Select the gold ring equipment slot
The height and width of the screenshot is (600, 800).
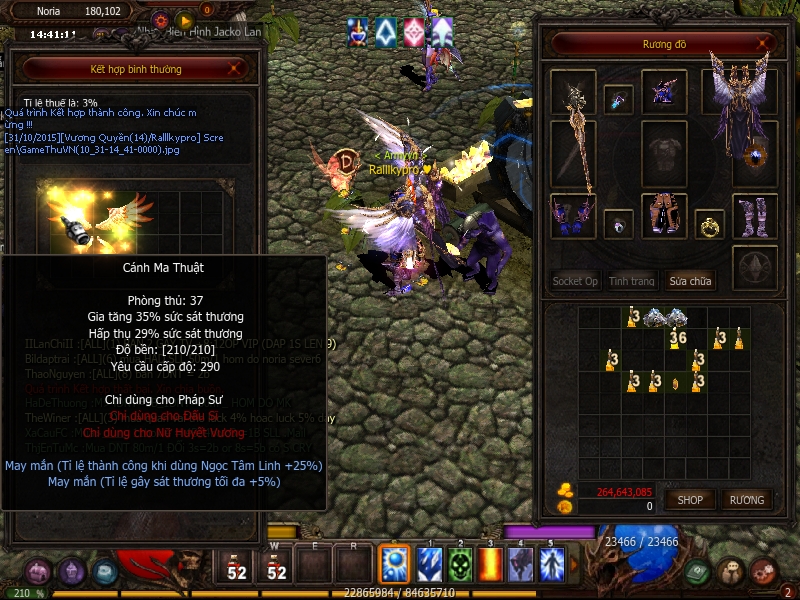coord(710,224)
